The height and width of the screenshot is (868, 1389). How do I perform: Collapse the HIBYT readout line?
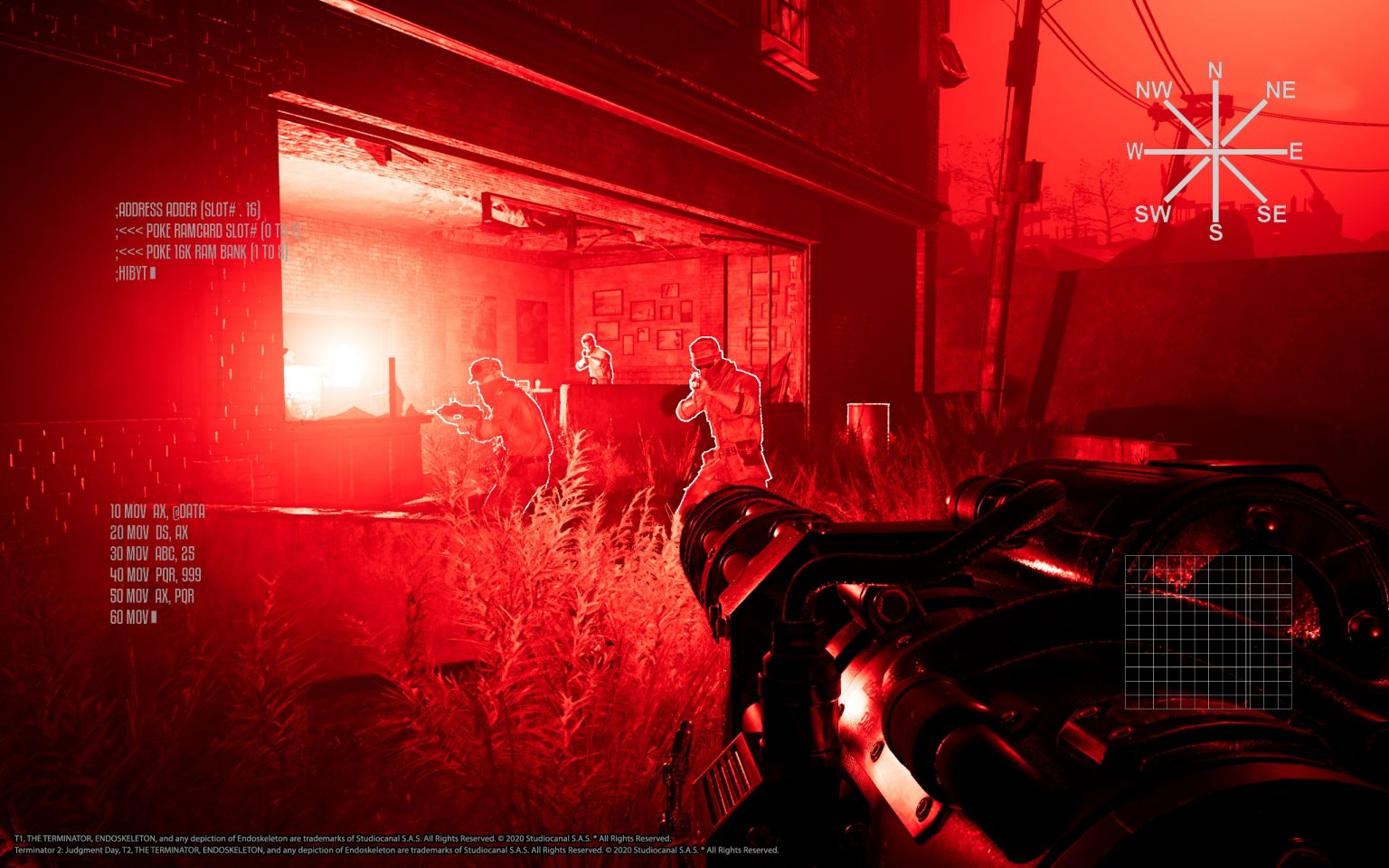coord(136,273)
